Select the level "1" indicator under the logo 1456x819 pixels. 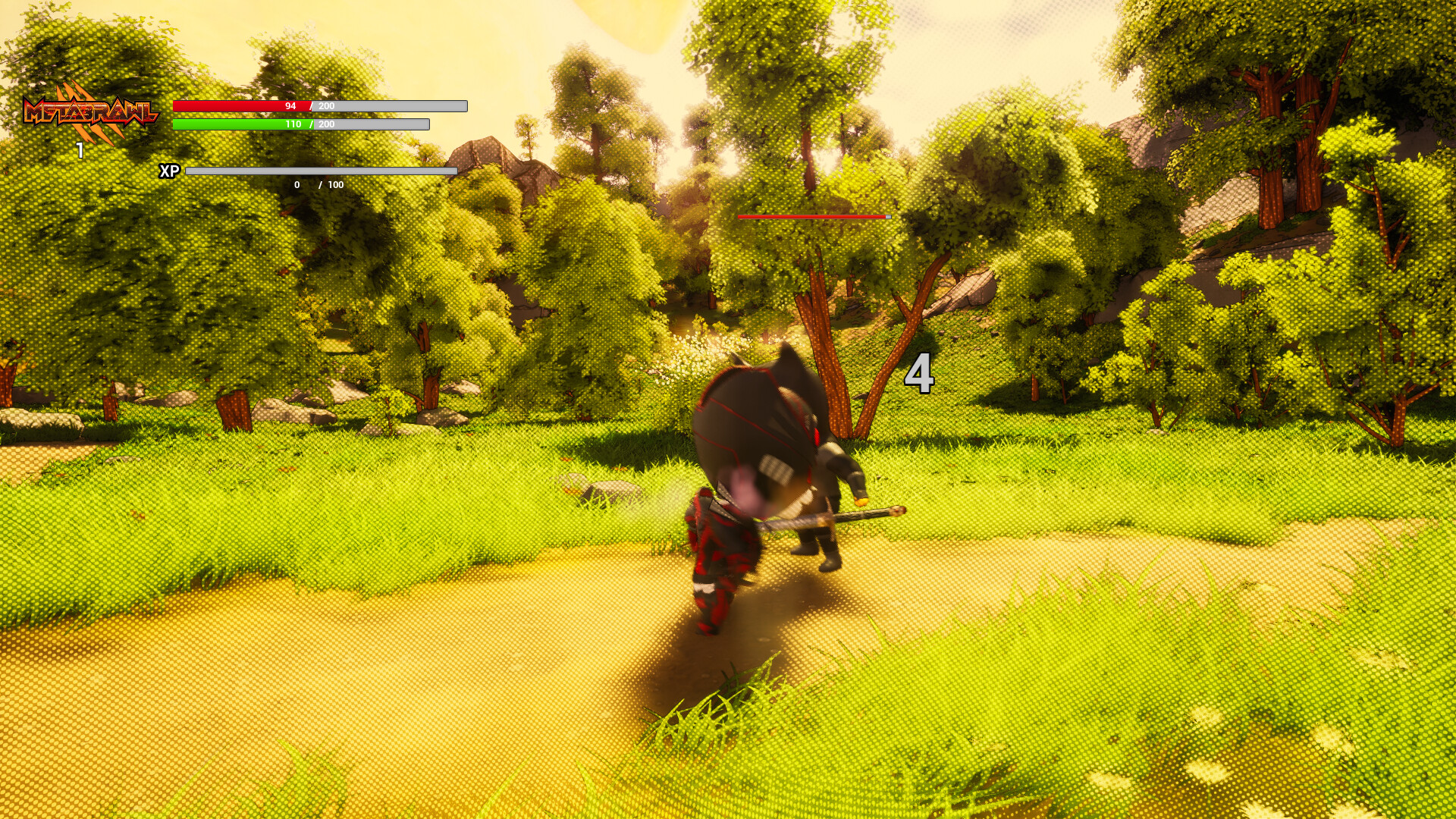point(80,149)
